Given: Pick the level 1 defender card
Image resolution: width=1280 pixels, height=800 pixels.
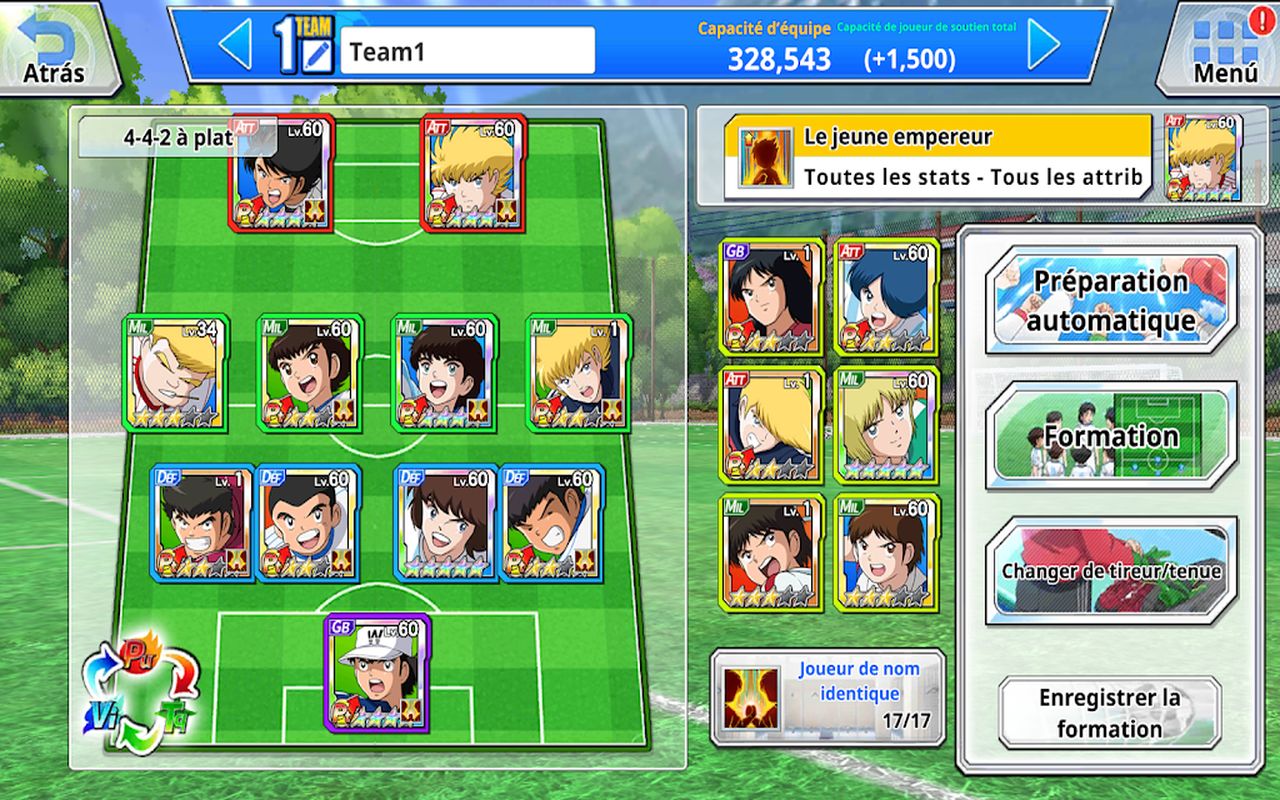Looking at the screenshot, I should pos(201,522).
